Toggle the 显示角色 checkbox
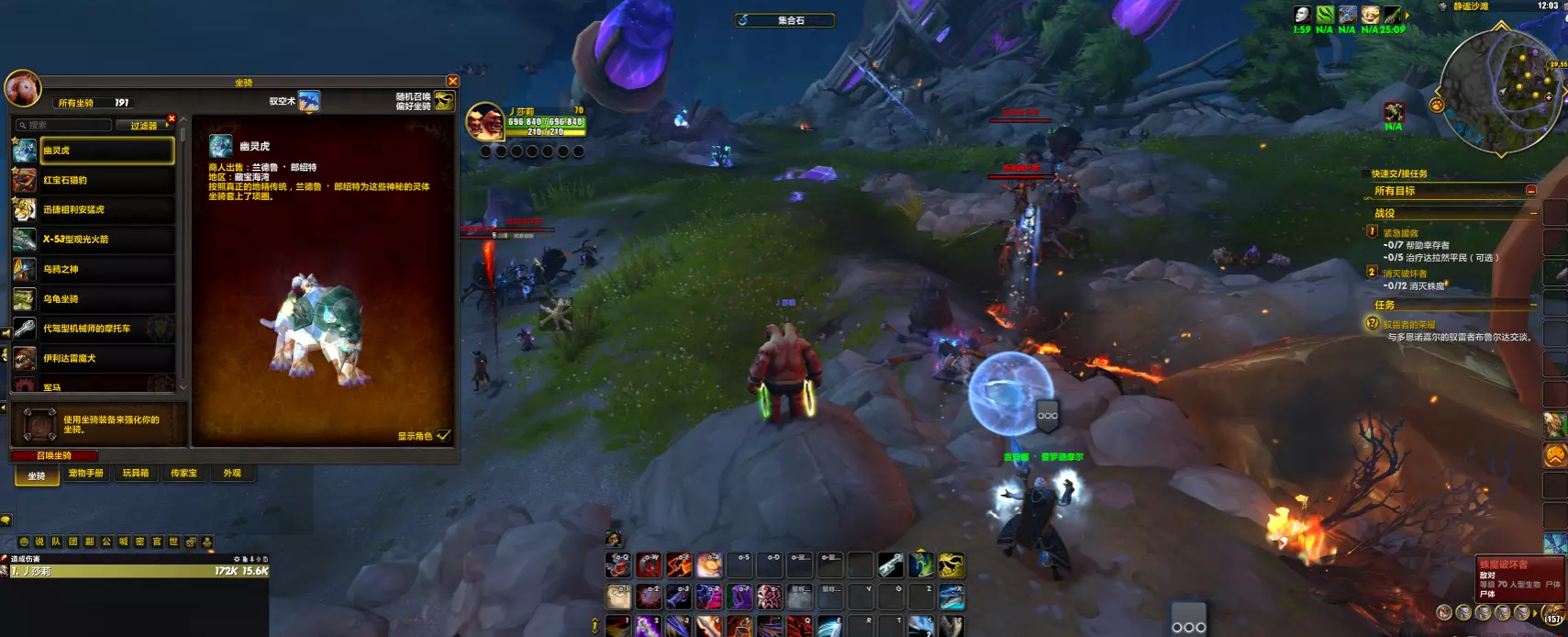The image size is (1568, 637). click(444, 436)
